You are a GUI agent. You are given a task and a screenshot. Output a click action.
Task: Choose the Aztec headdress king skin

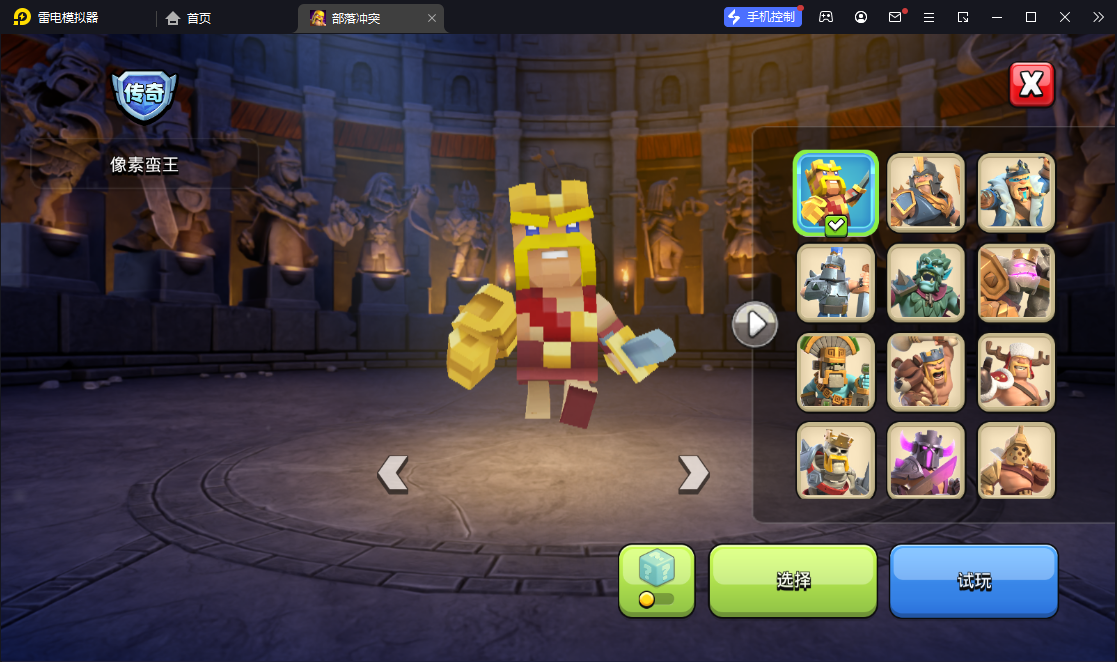pyautogui.click(x=836, y=372)
